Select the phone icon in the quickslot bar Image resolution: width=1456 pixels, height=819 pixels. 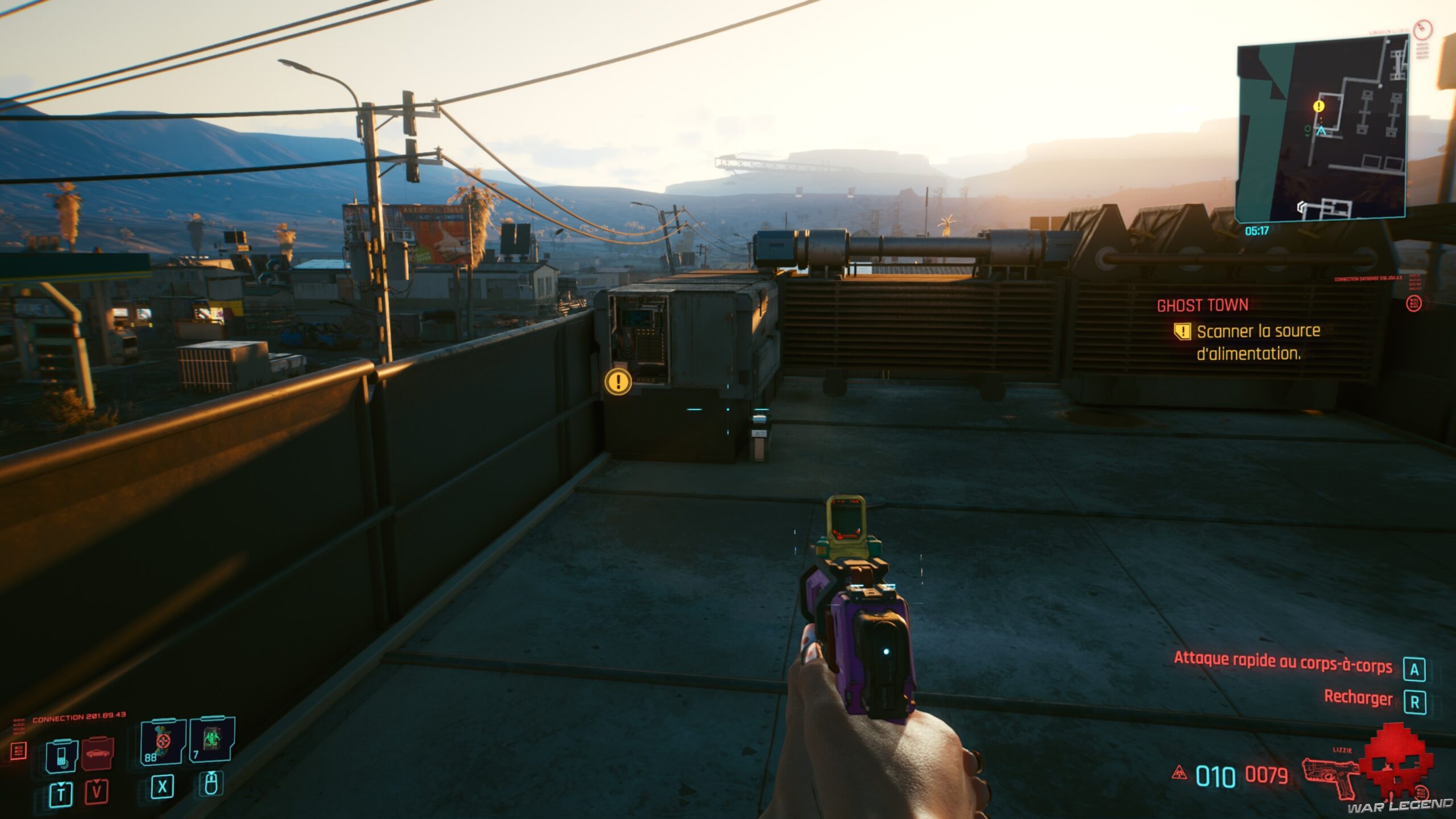[x=63, y=756]
